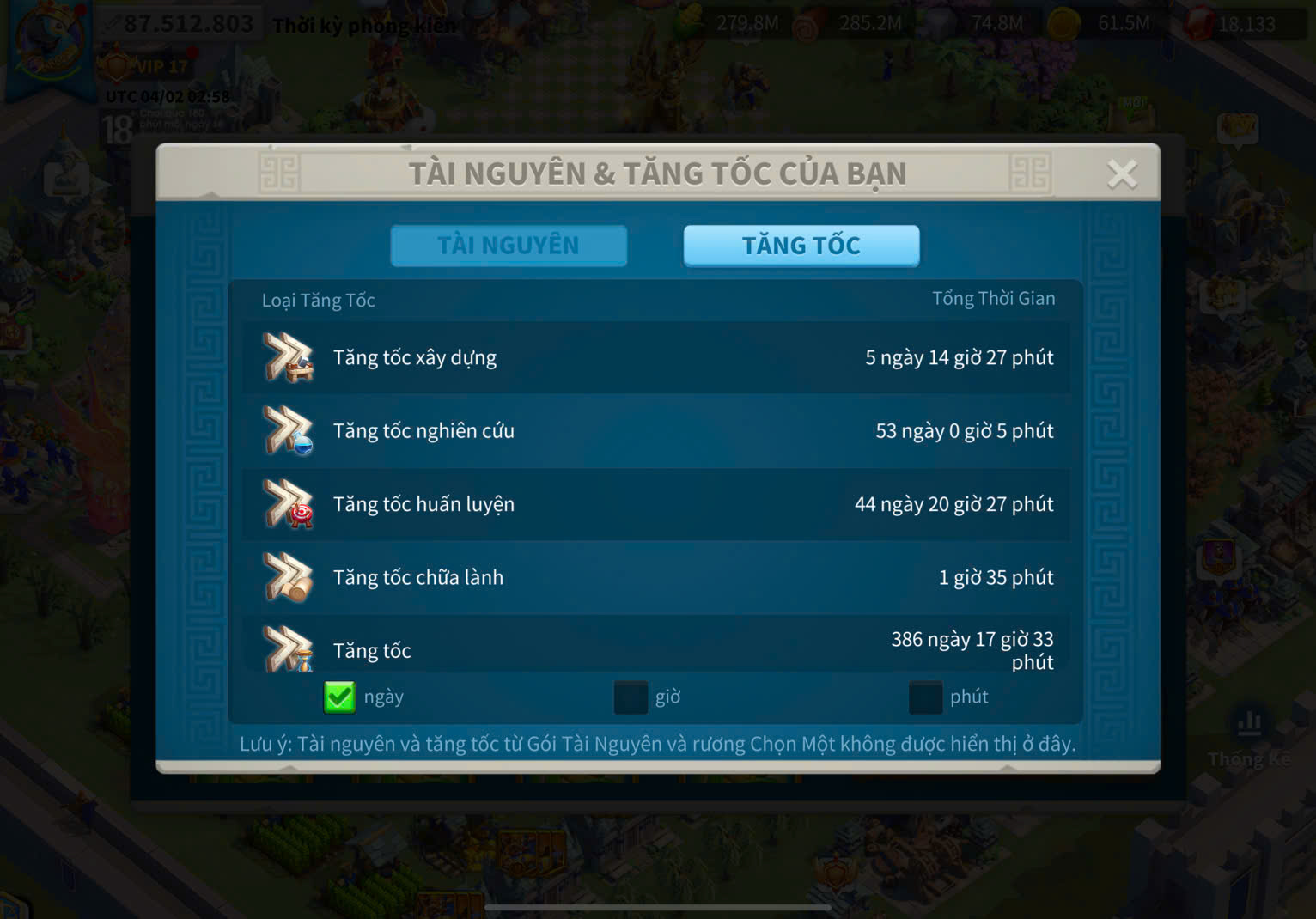Click the Tăng tốc huấn luyện row
Screen dimensions: 1316x919
(x=656, y=504)
